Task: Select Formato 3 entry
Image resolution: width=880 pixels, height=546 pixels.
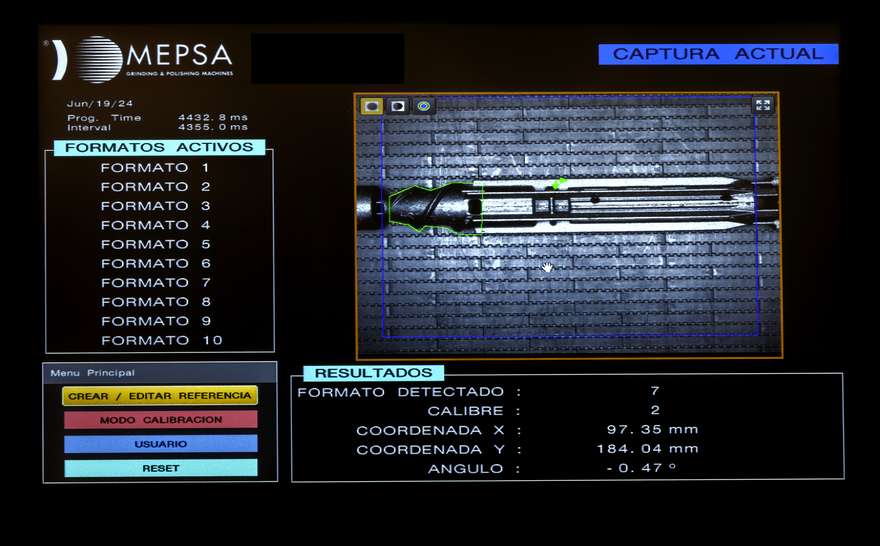Action: point(155,206)
